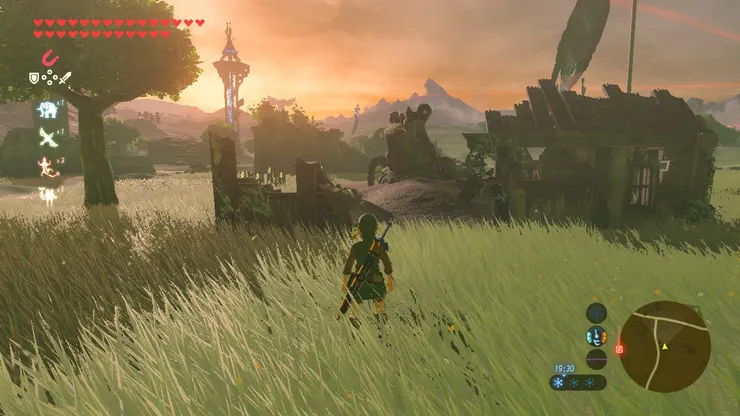The image size is (740, 416).
Task: Open the circular minimap
Action: [x=664, y=346]
